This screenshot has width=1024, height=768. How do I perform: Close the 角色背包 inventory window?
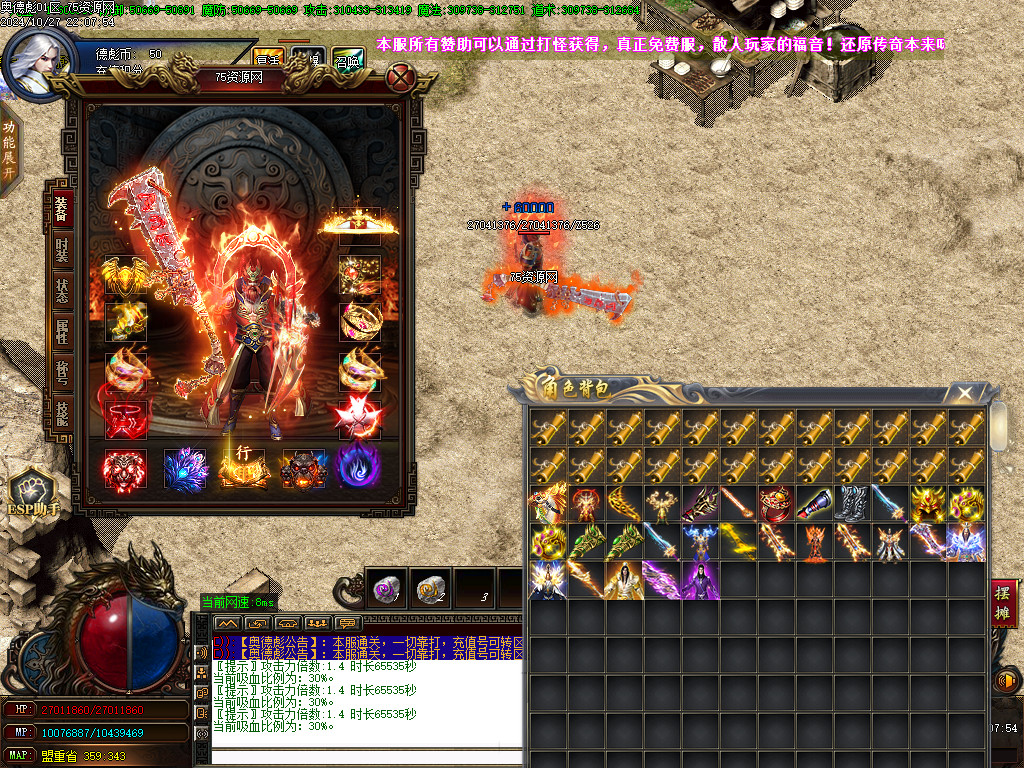click(965, 394)
